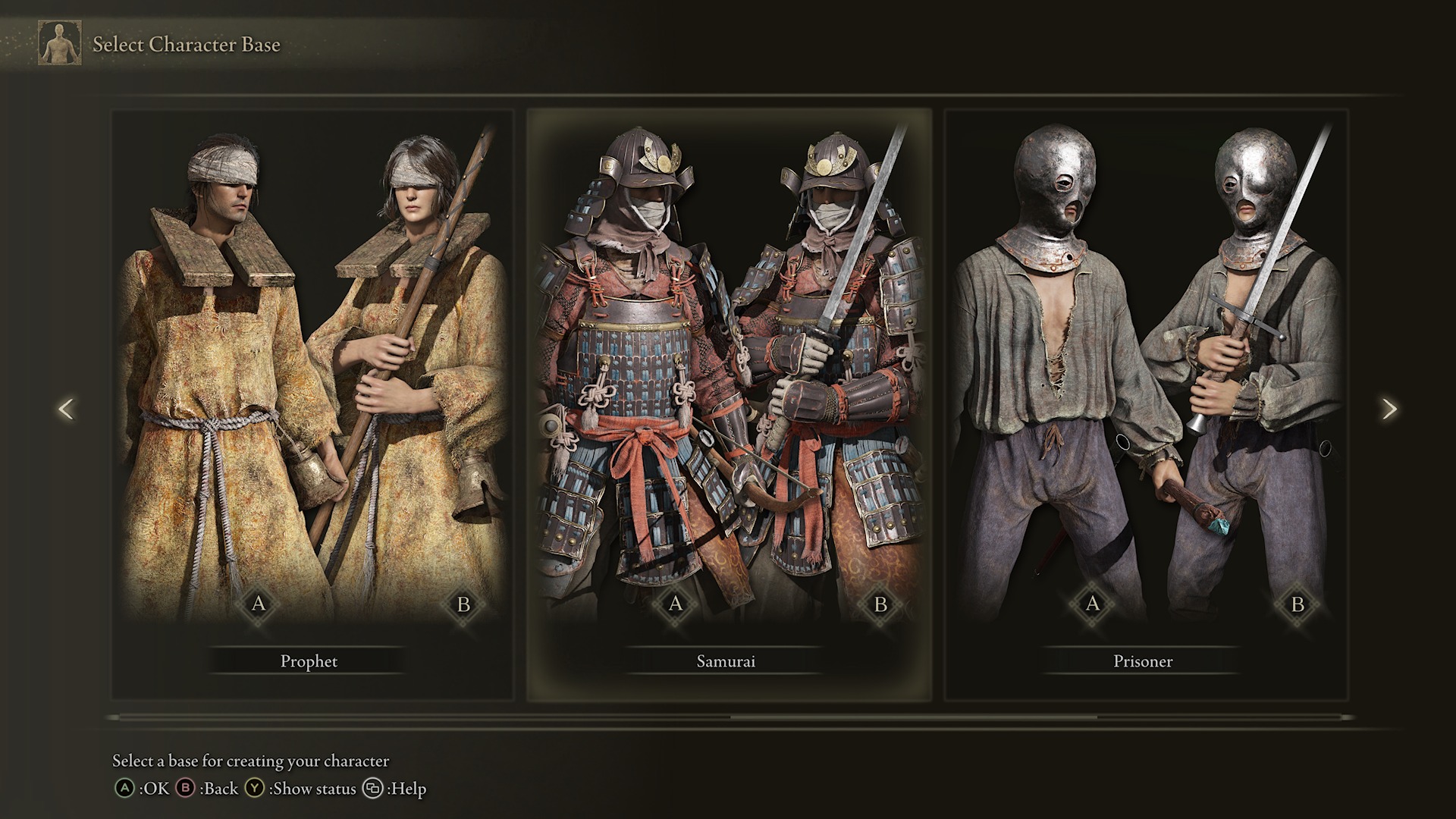
Task: Select variant B of the Samurai
Action: click(880, 604)
